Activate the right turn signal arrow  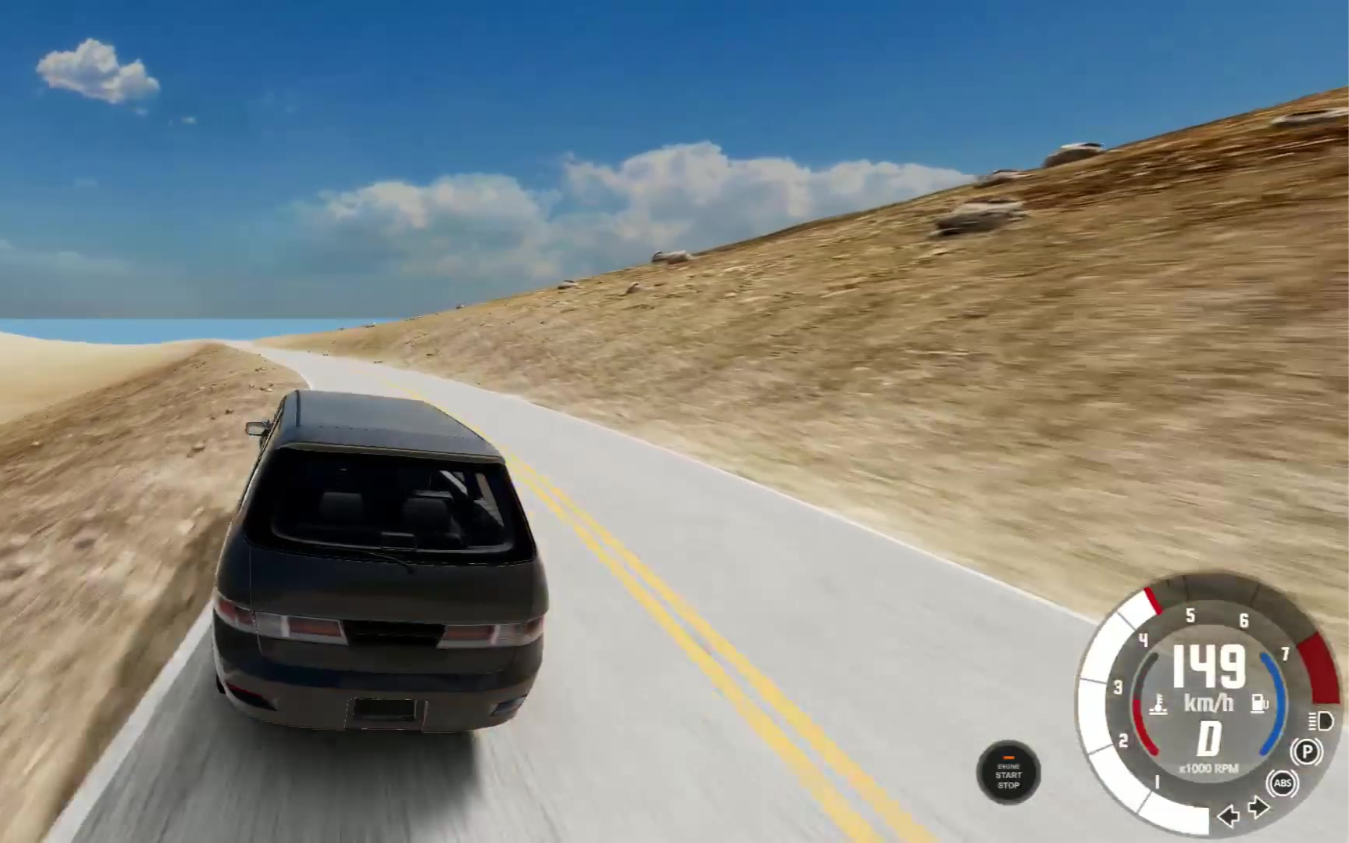click(x=1258, y=807)
